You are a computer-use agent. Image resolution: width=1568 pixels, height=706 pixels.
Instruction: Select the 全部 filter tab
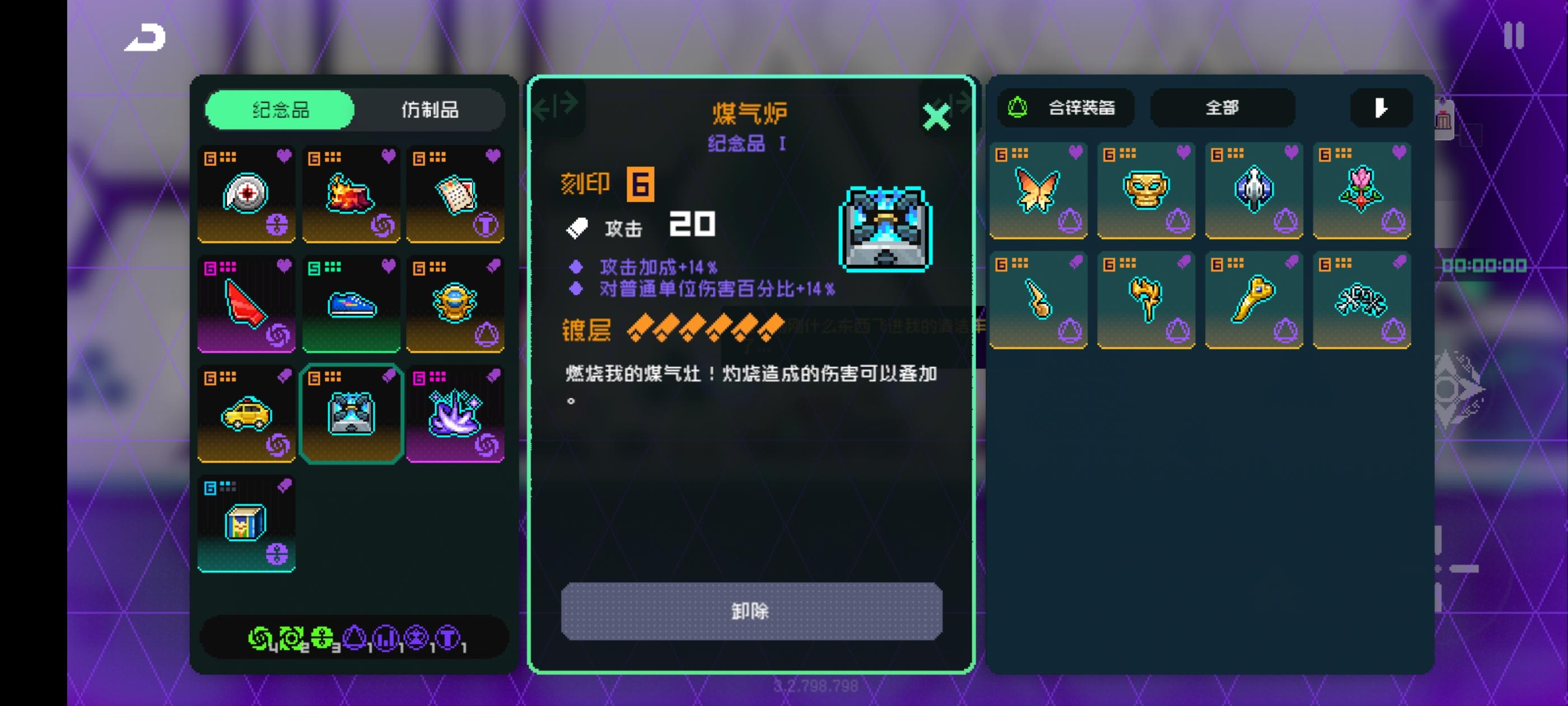[x=1222, y=108]
